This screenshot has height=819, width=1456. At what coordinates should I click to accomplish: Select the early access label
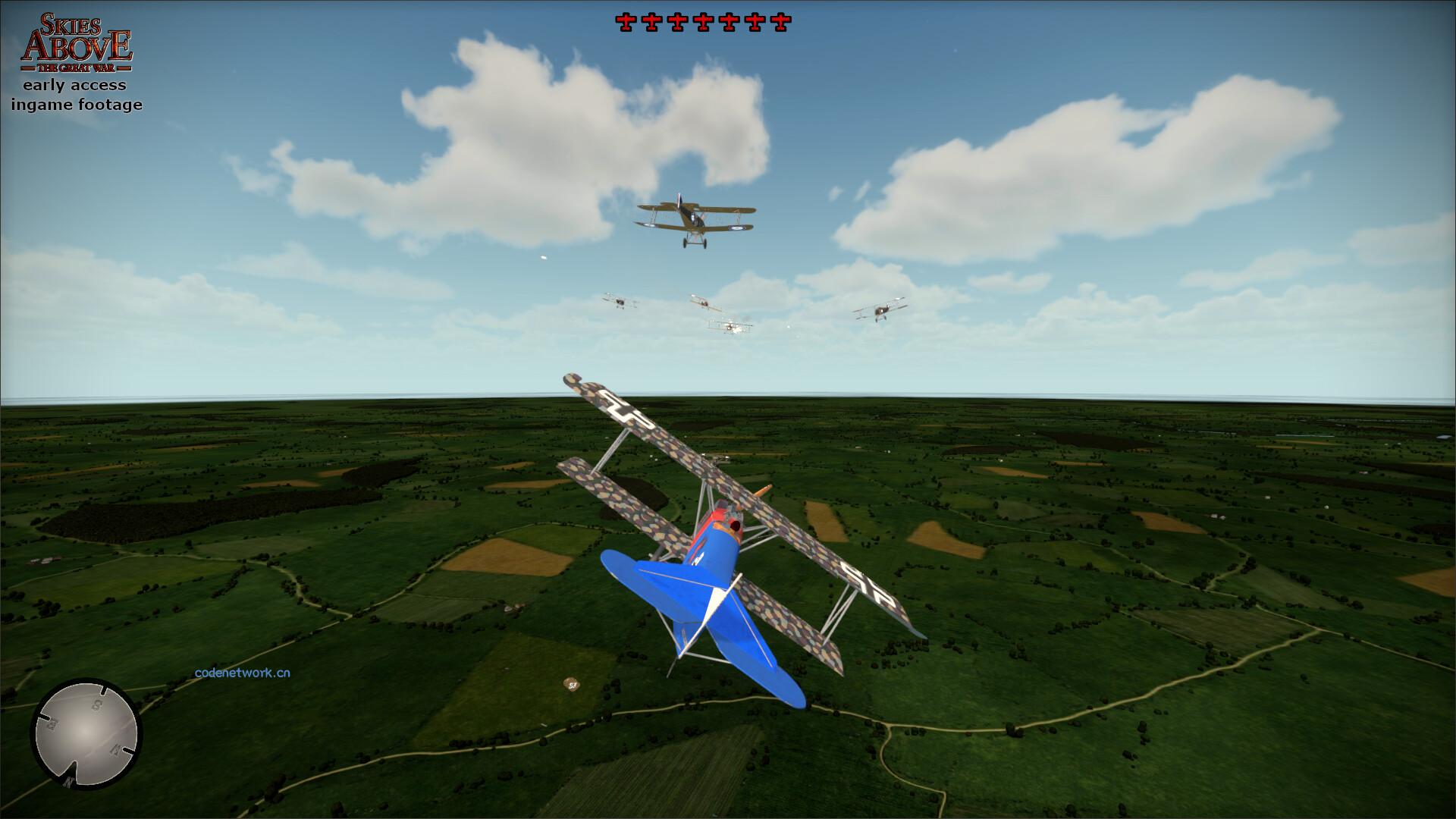pyautogui.click(x=75, y=85)
